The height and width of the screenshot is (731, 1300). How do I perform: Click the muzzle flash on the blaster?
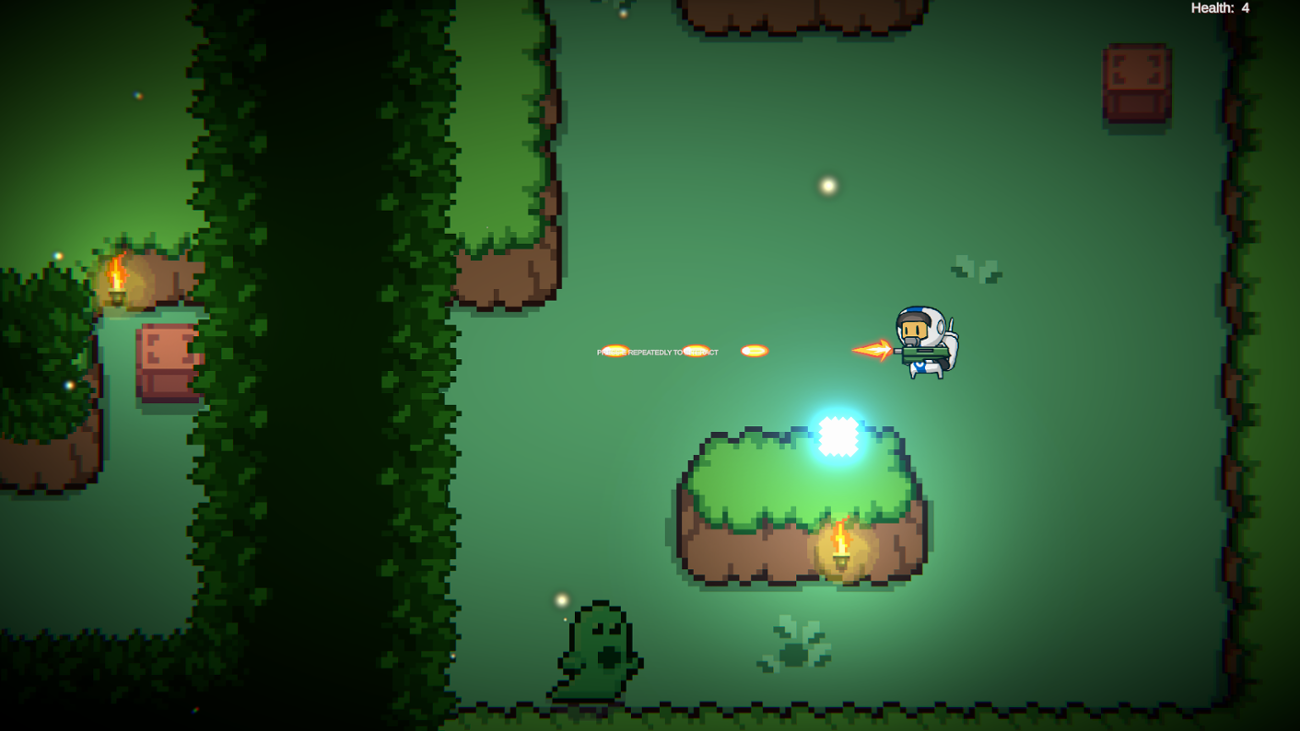coord(872,349)
